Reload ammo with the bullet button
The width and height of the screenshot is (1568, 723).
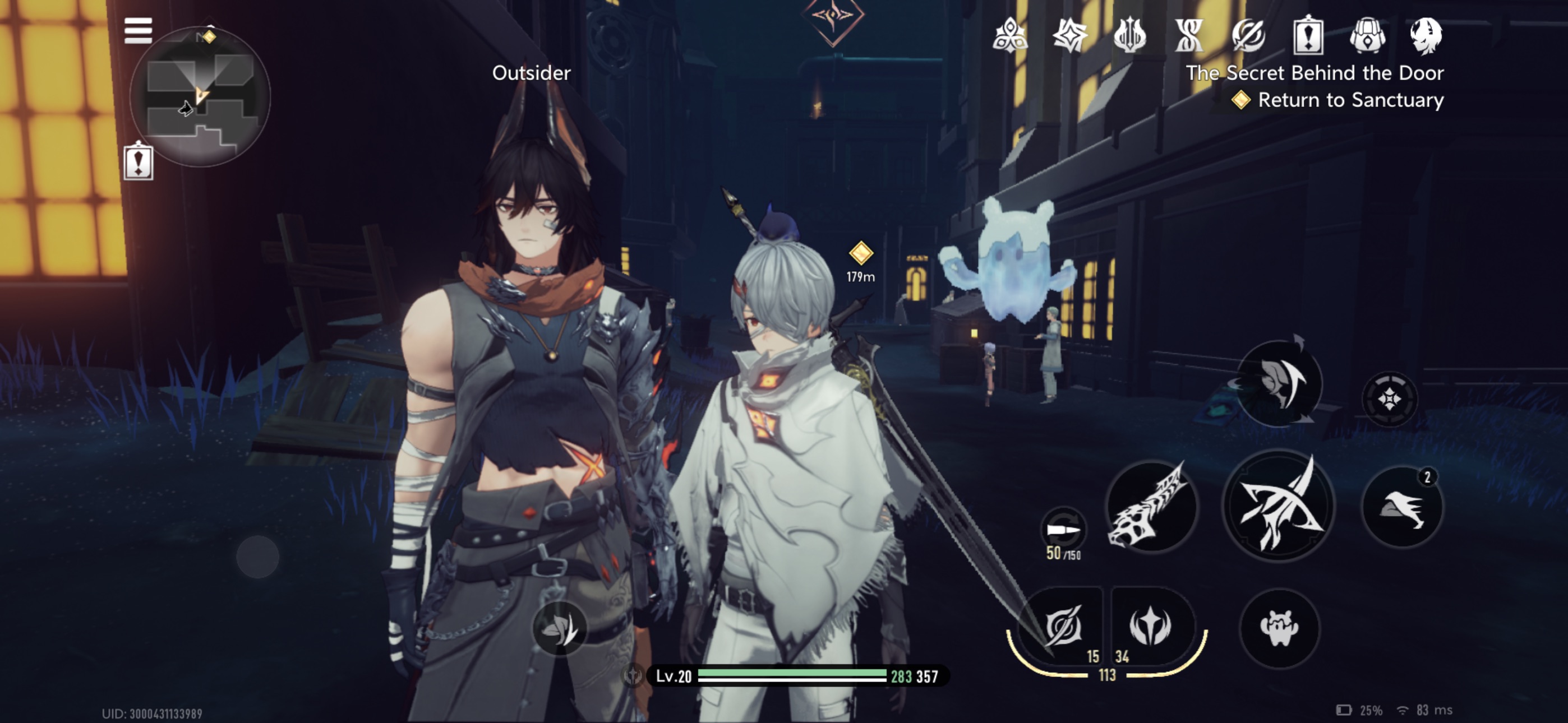tap(1063, 530)
